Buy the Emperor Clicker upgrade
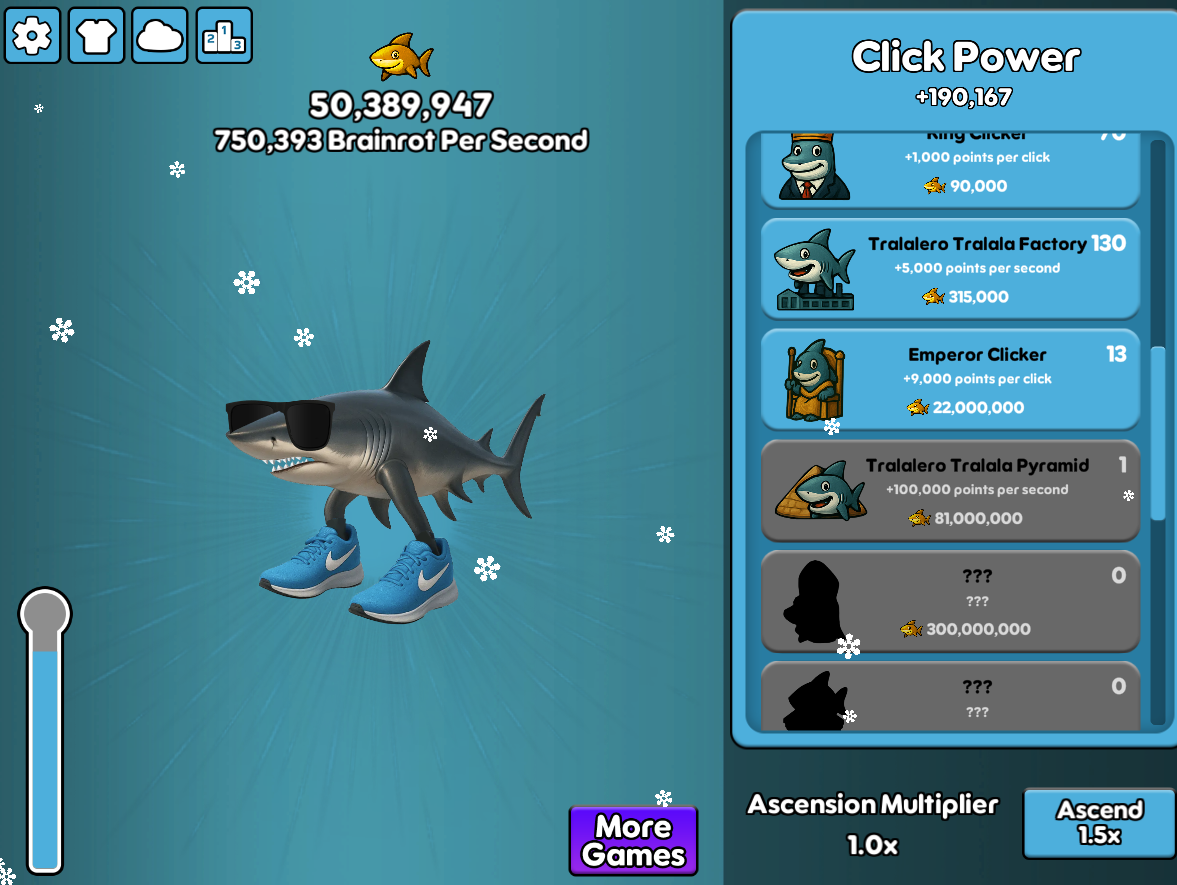 [950, 380]
